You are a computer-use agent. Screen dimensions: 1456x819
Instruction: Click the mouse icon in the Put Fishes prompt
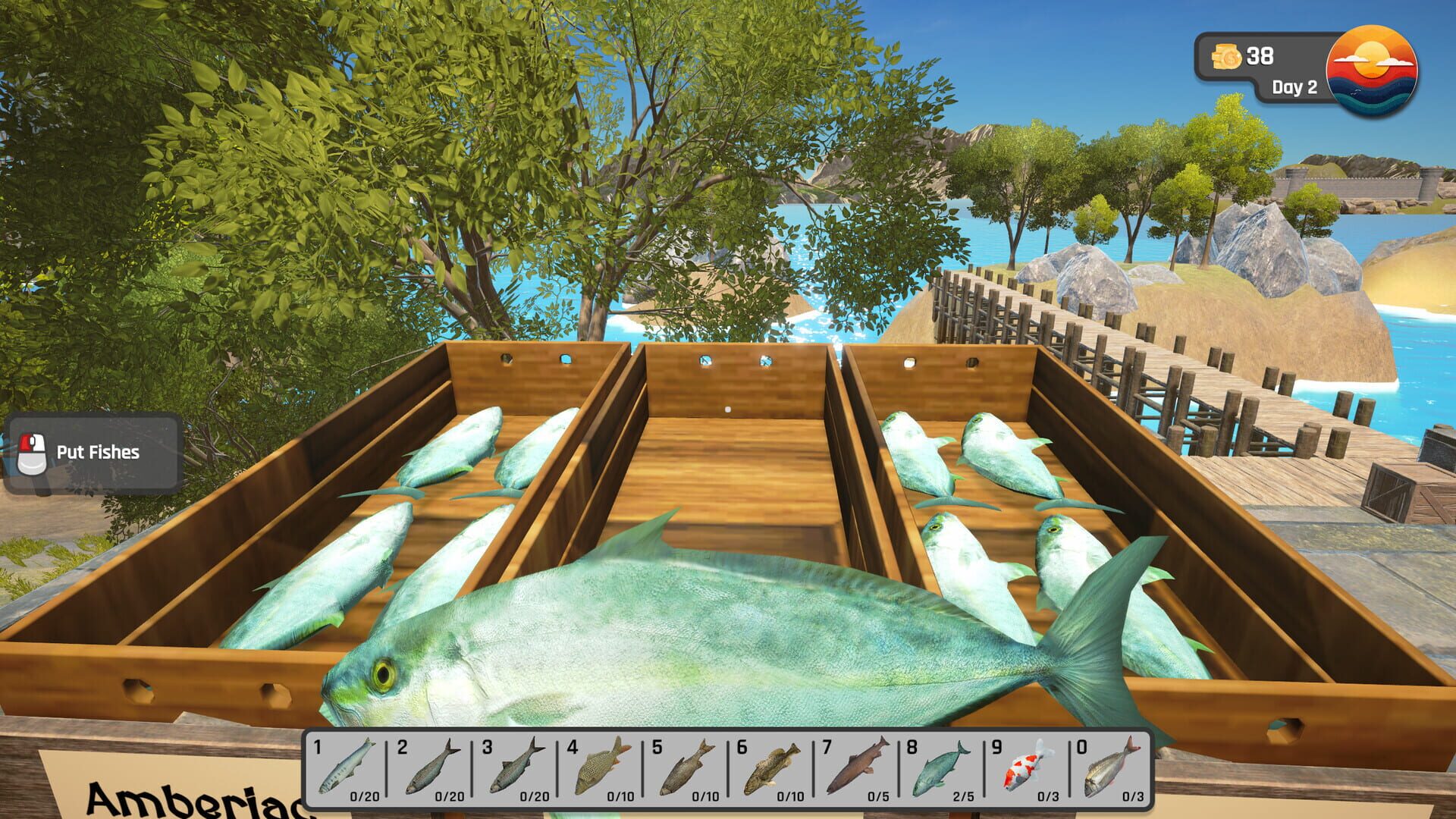point(32,453)
